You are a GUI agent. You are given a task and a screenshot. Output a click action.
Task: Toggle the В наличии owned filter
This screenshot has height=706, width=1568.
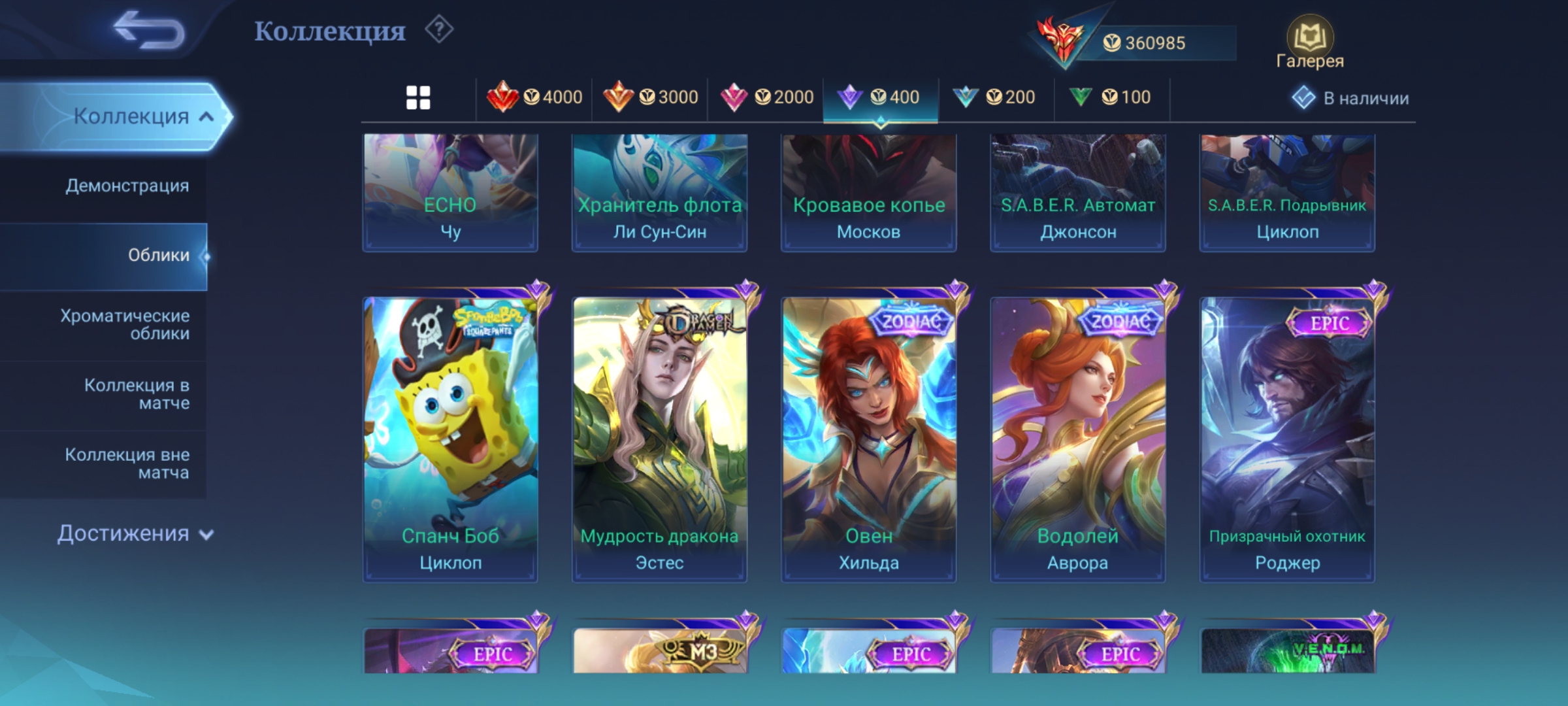click(x=1350, y=98)
